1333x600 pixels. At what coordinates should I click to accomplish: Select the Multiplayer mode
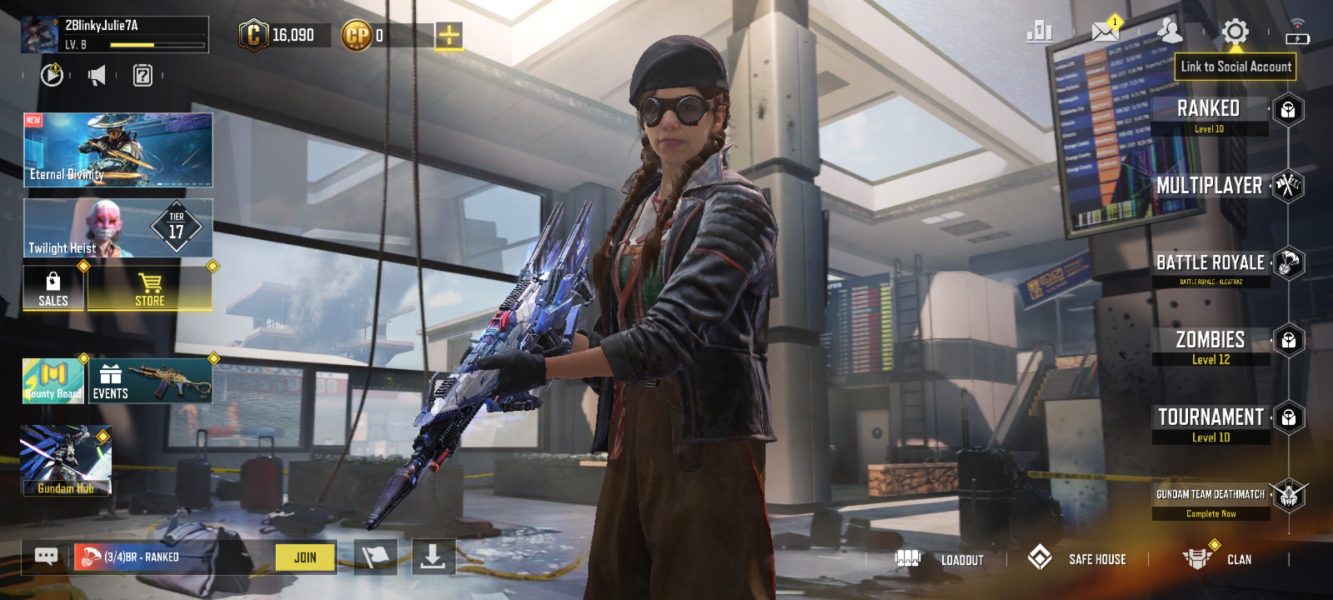(1209, 186)
